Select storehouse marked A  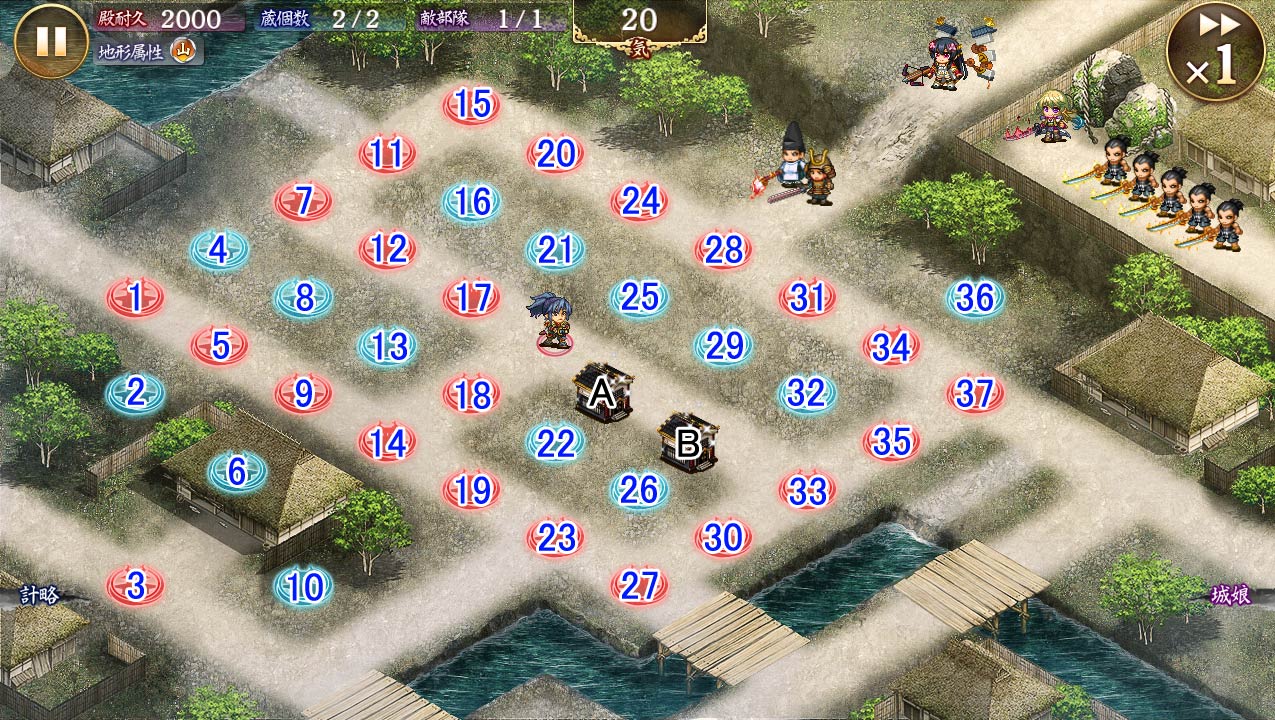coord(603,393)
